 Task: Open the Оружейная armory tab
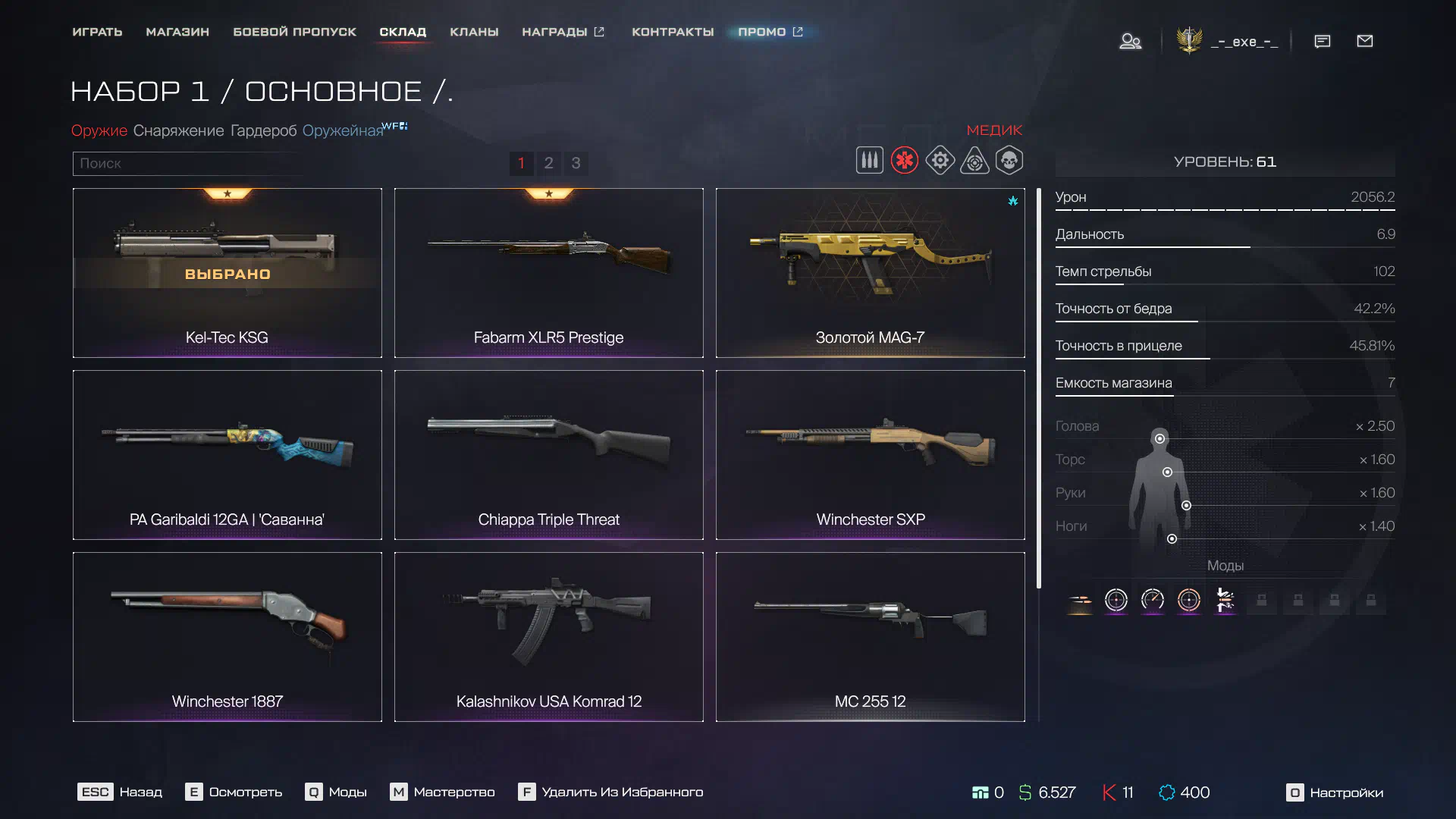343,130
